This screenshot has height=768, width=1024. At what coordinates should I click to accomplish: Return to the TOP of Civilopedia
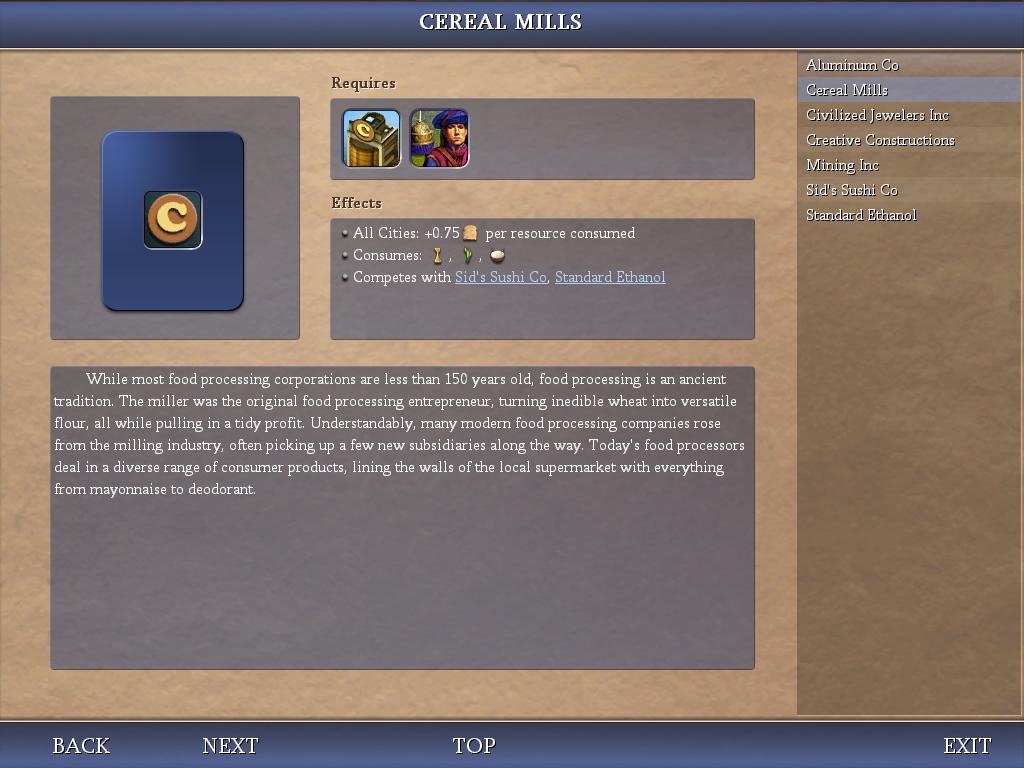(x=474, y=746)
